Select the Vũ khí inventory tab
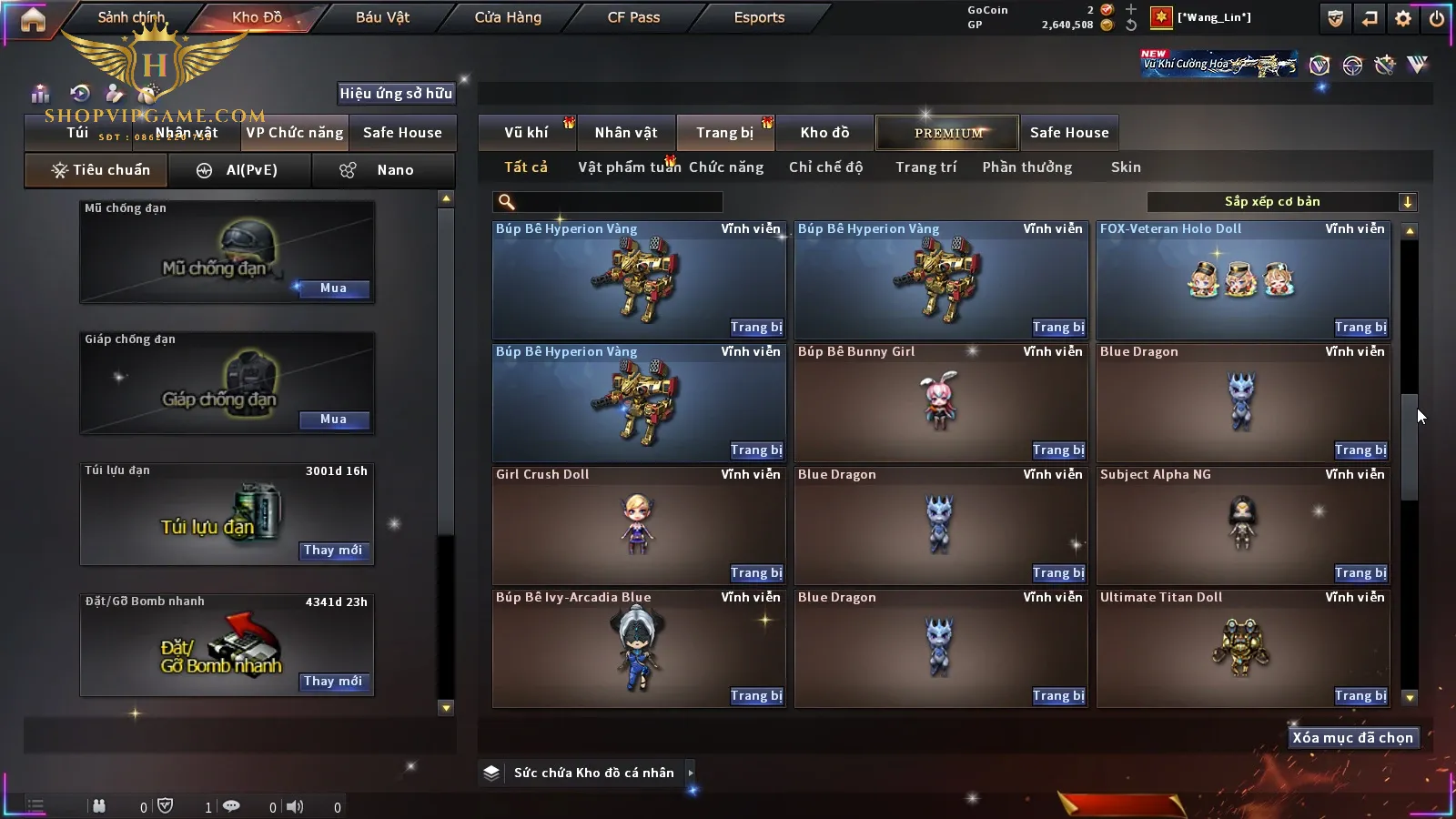1456x819 pixels. click(526, 133)
